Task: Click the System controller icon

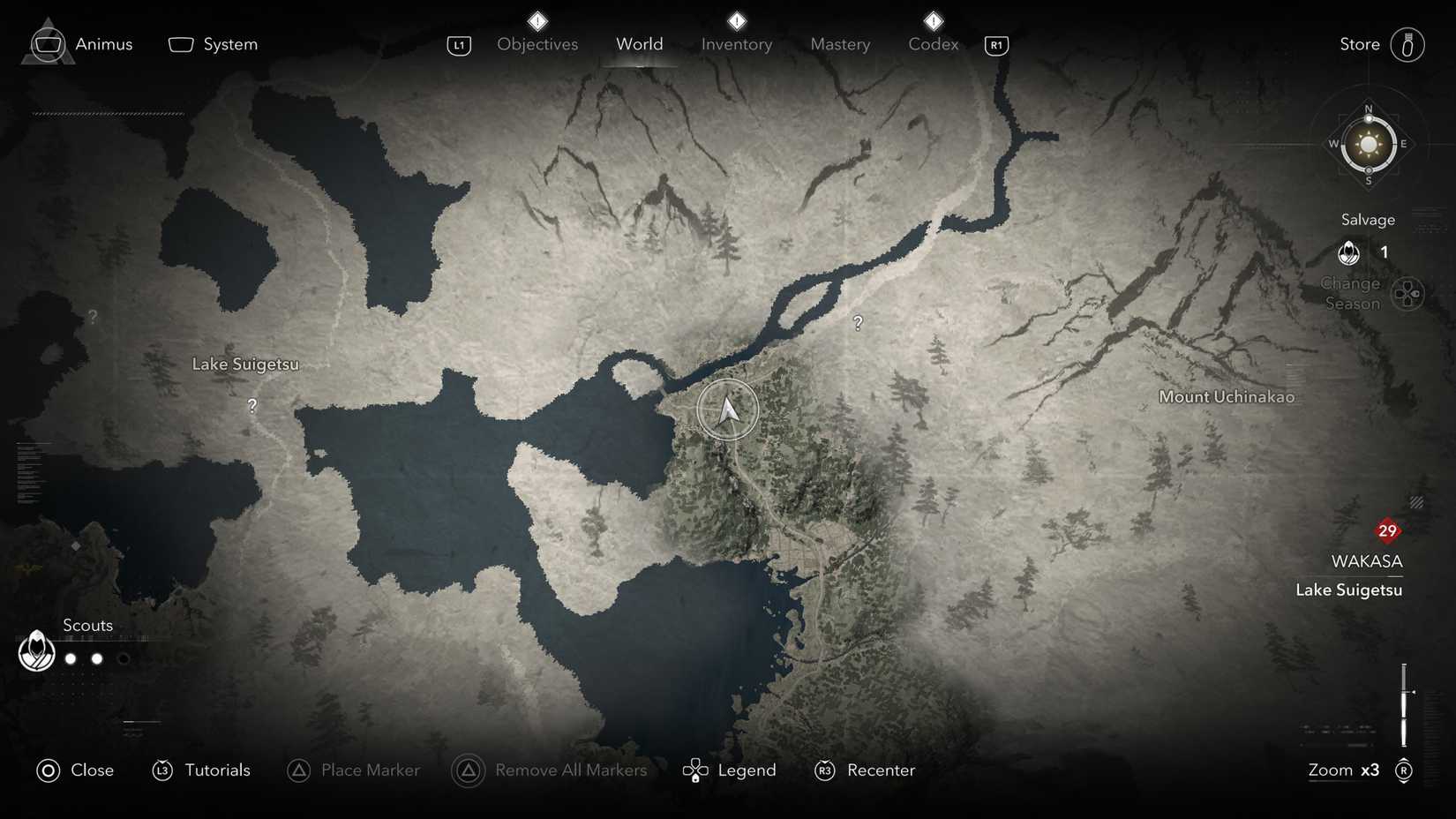Action: tap(181, 42)
